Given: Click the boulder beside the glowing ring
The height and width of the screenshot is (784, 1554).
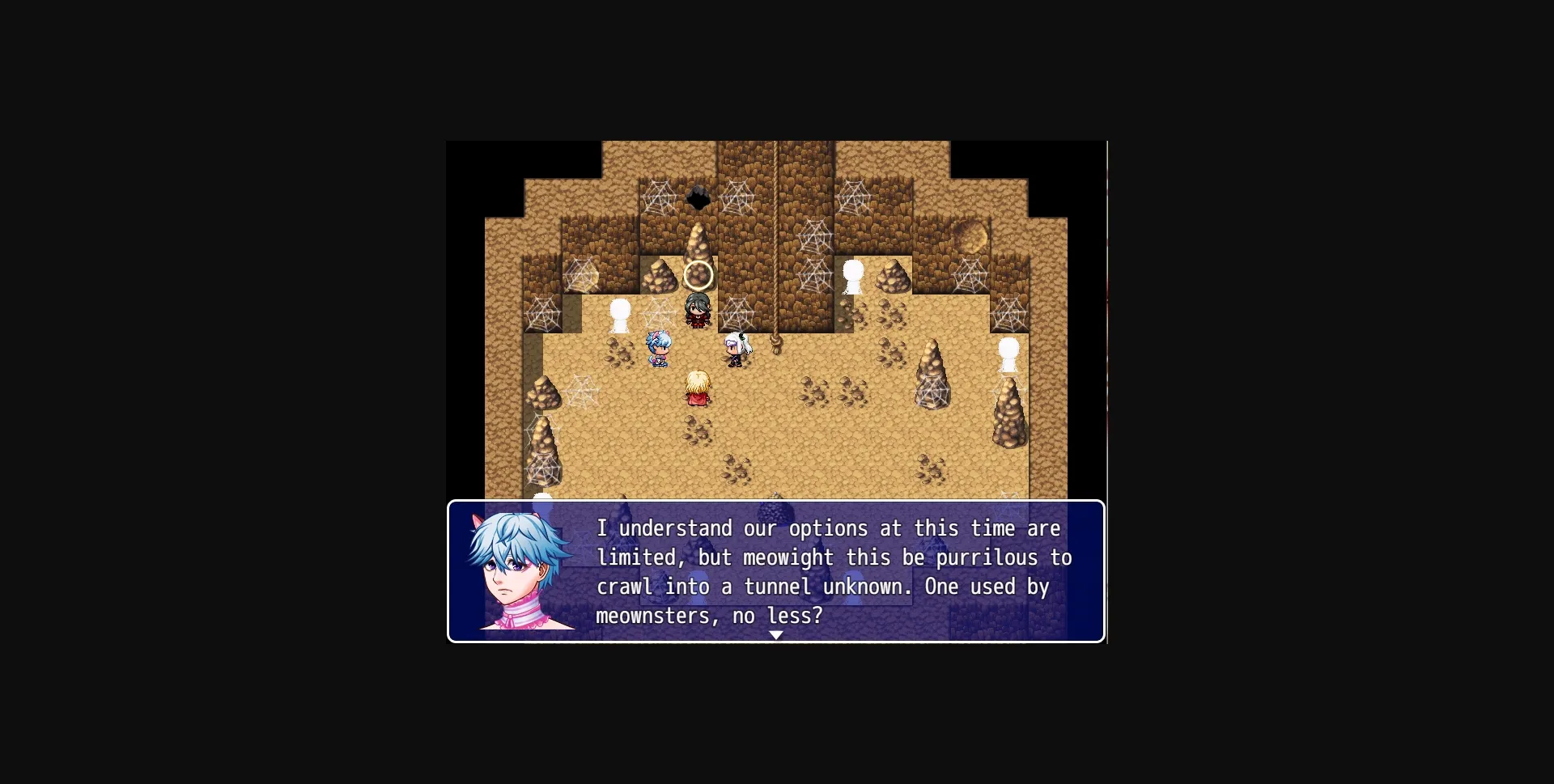Looking at the screenshot, I should click(660, 275).
